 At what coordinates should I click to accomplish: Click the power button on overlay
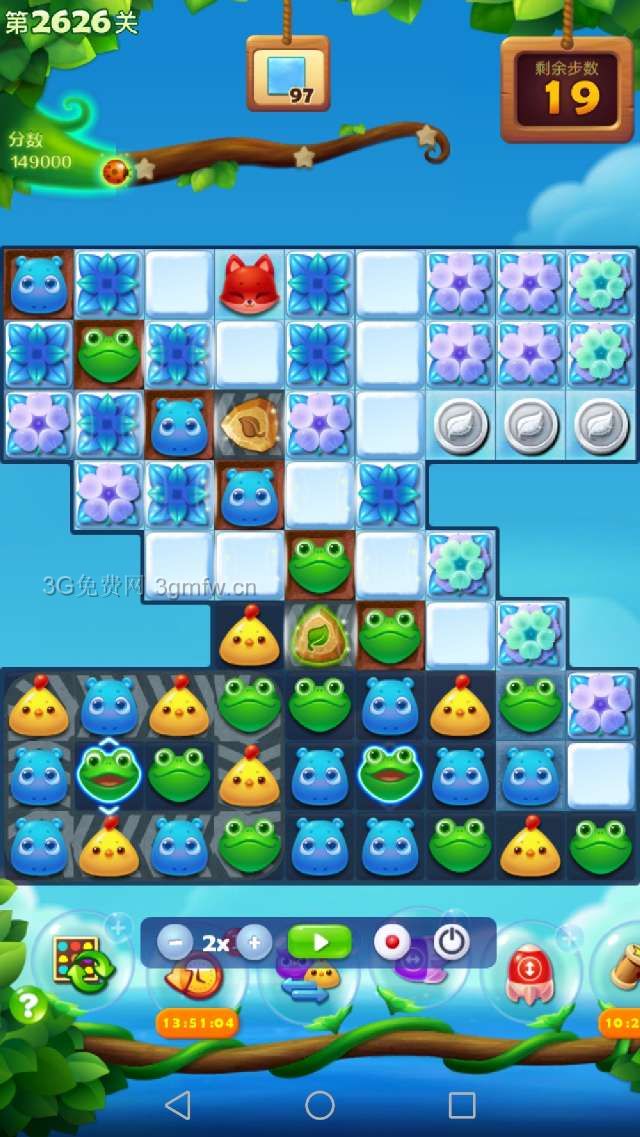click(451, 942)
